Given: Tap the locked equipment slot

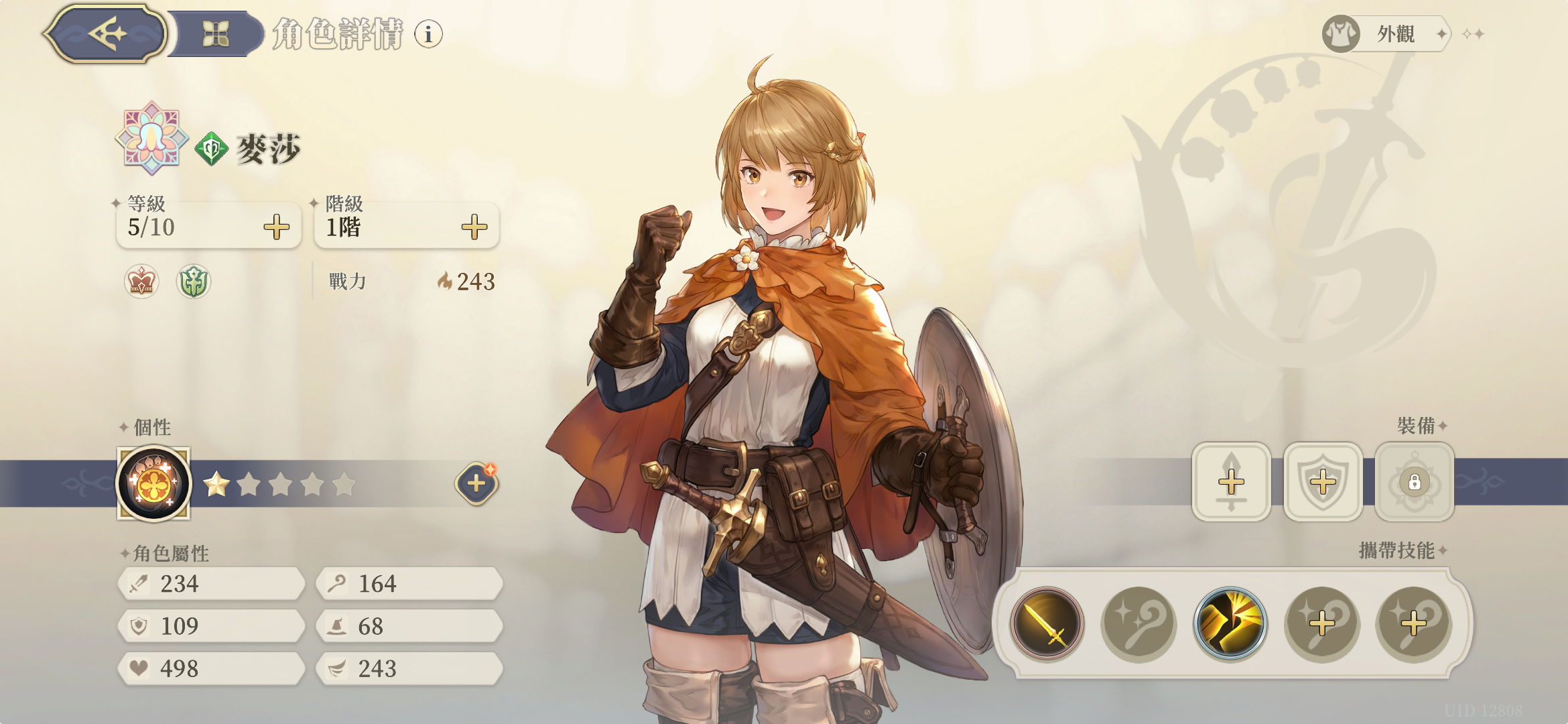Looking at the screenshot, I should (x=1415, y=481).
